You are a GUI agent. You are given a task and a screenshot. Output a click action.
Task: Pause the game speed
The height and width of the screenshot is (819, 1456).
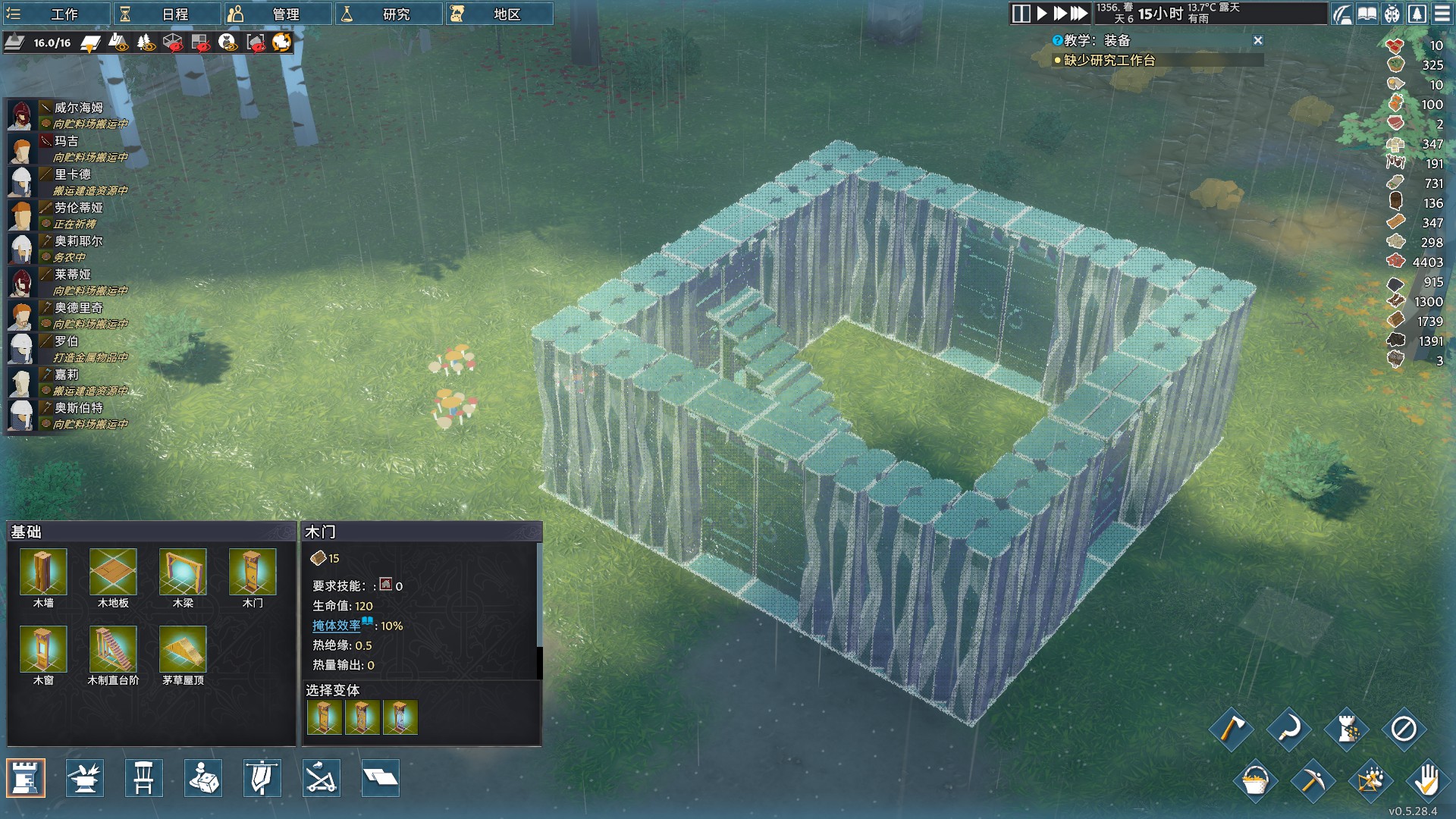(1021, 14)
